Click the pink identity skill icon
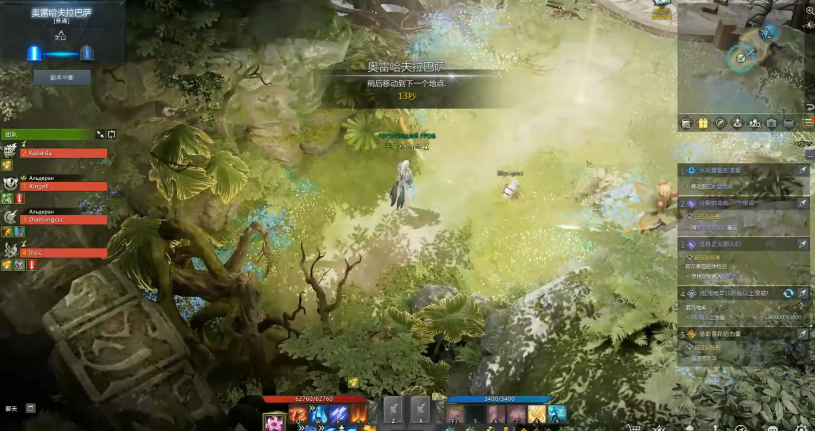The height and width of the screenshot is (431, 815). pos(273,421)
